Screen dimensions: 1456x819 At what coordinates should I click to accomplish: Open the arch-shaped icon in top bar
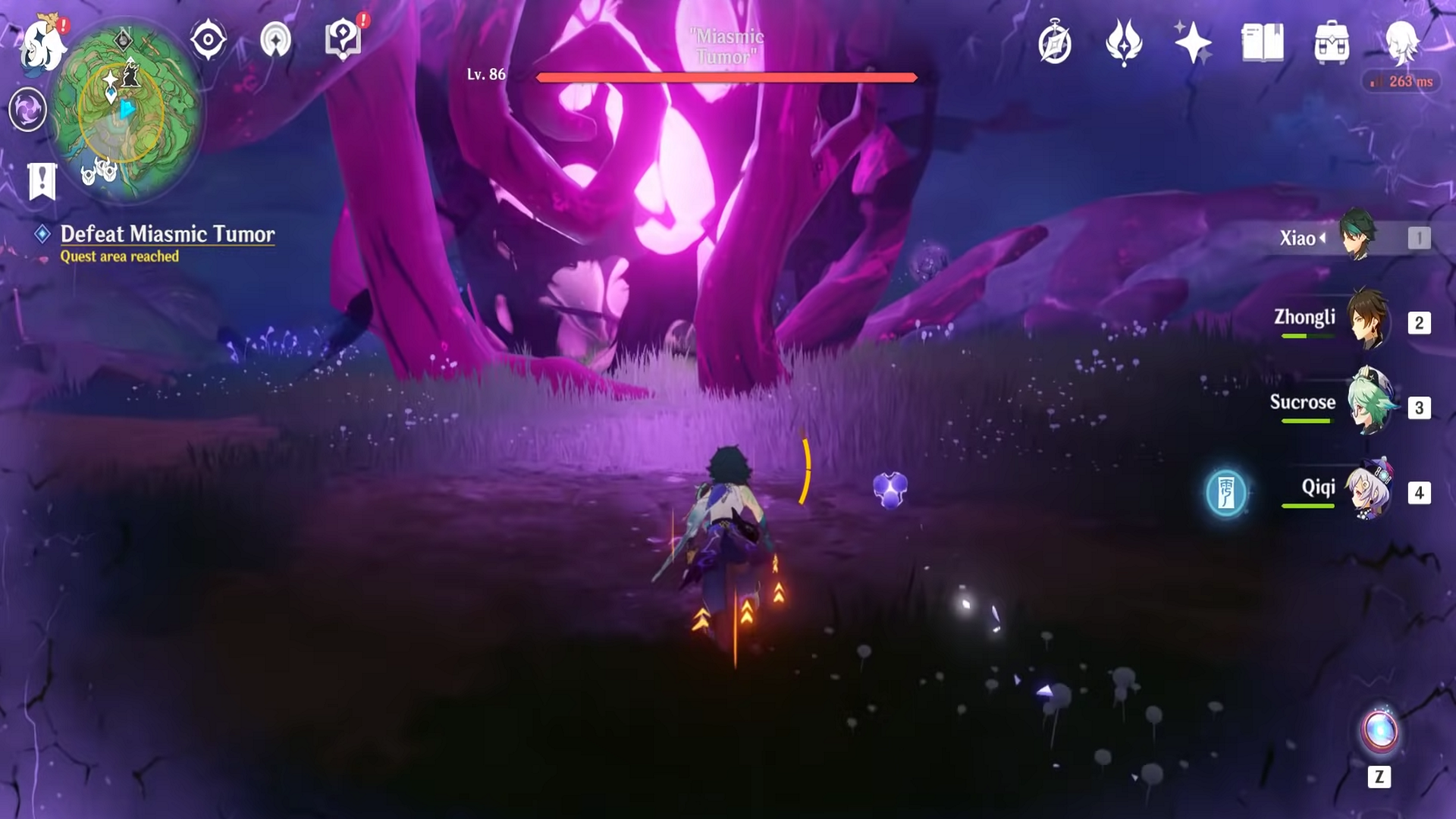pyautogui.click(x=275, y=39)
